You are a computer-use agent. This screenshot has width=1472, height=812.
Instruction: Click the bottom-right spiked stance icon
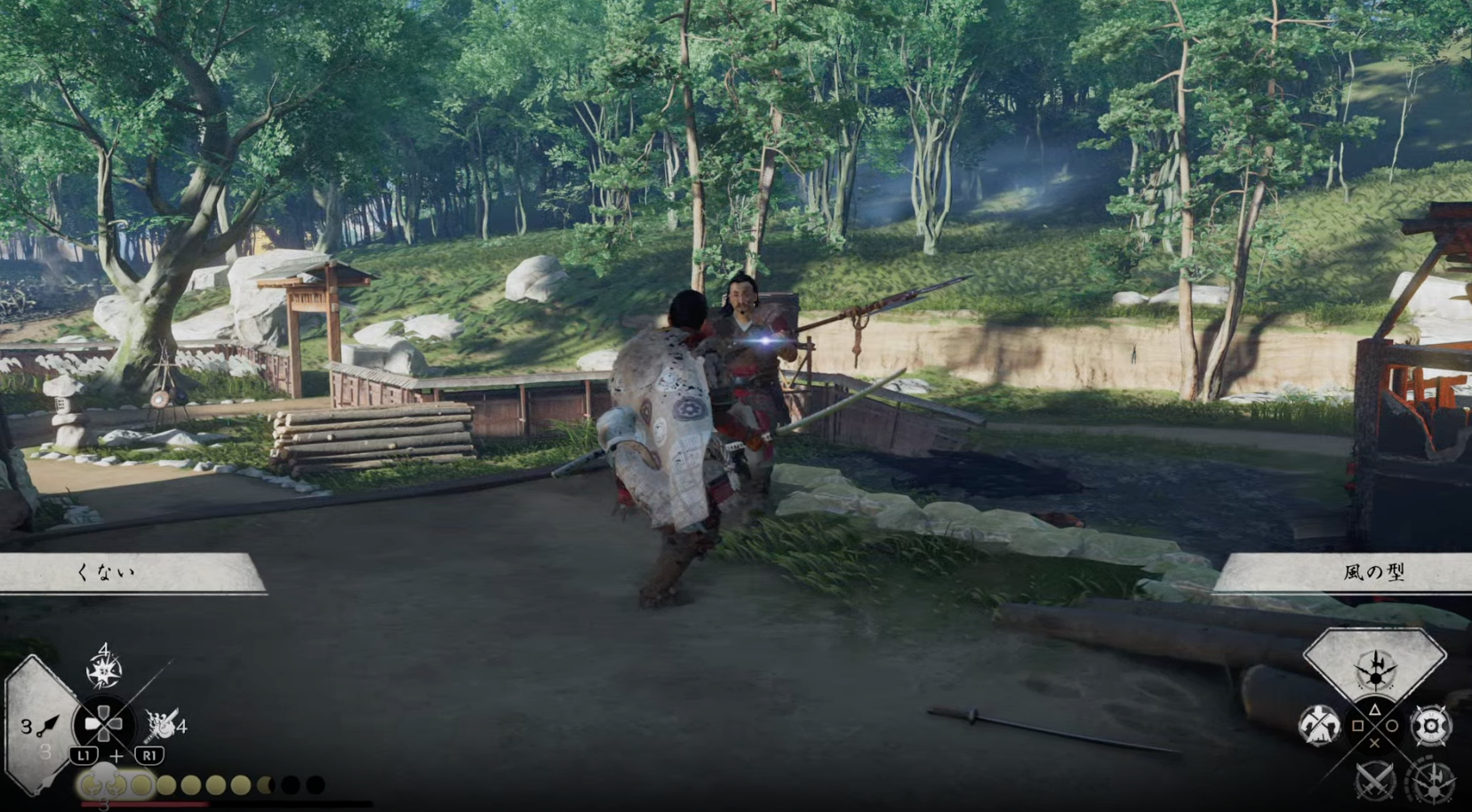pyautogui.click(x=1435, y=784)
